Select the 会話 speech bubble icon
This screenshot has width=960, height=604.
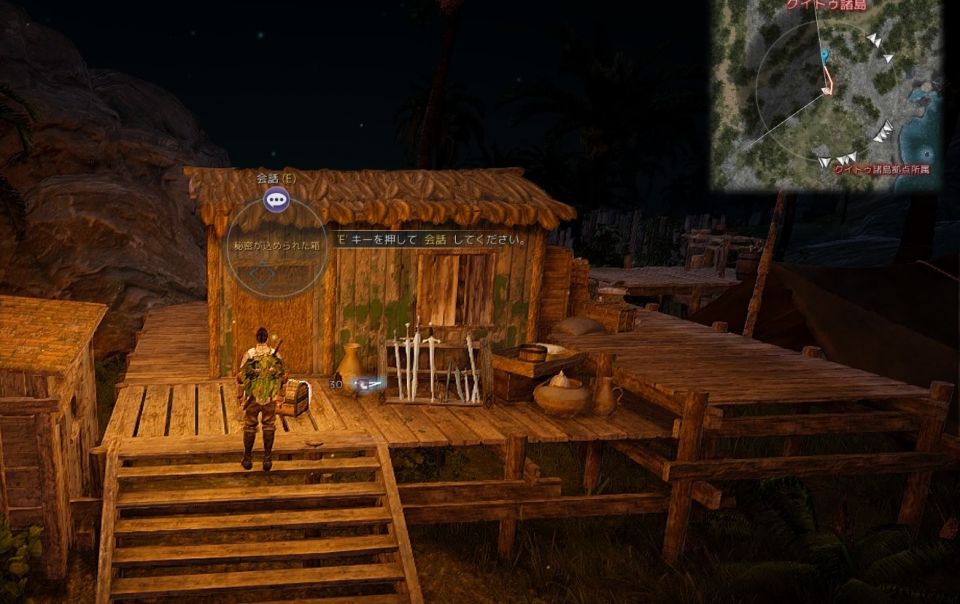[276, 199]
